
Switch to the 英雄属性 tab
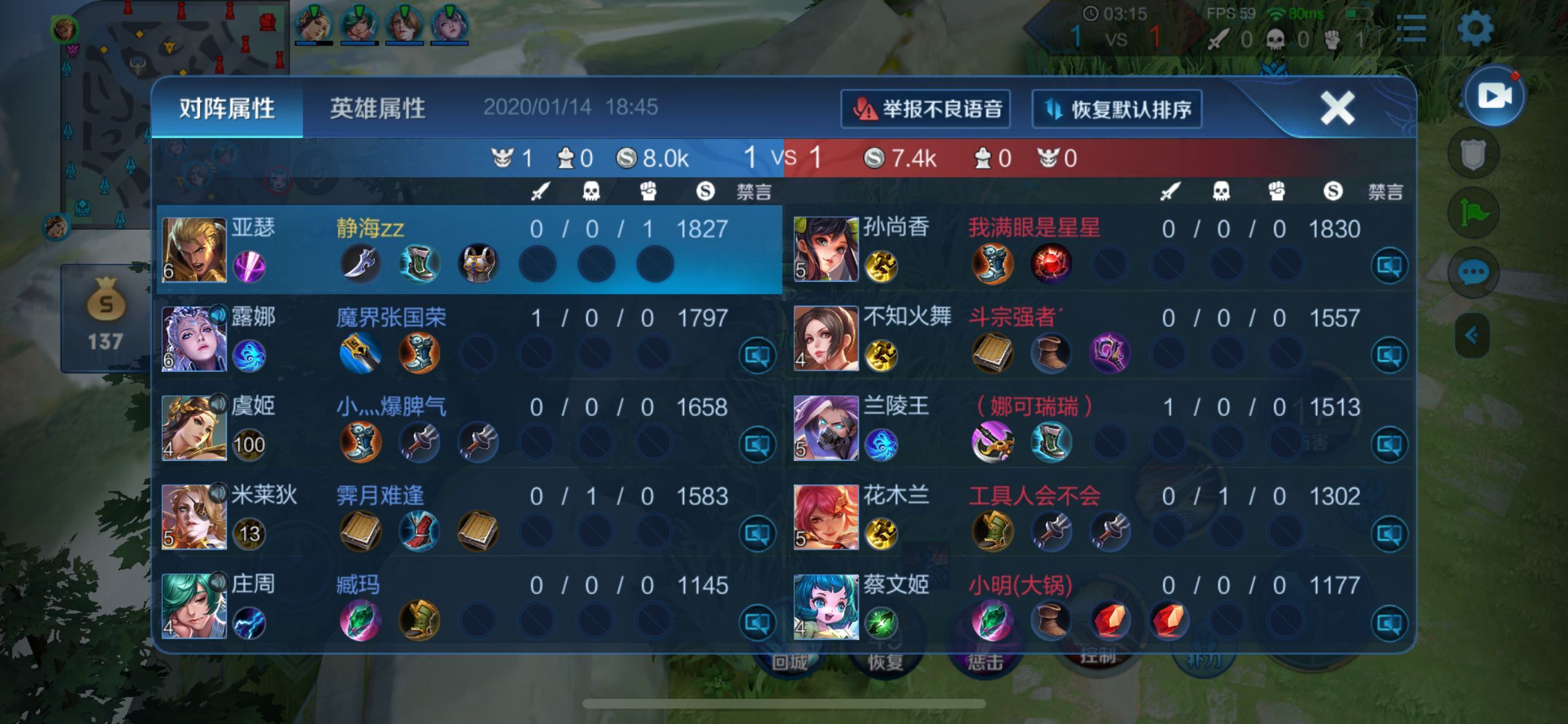[x=377, y=108]
